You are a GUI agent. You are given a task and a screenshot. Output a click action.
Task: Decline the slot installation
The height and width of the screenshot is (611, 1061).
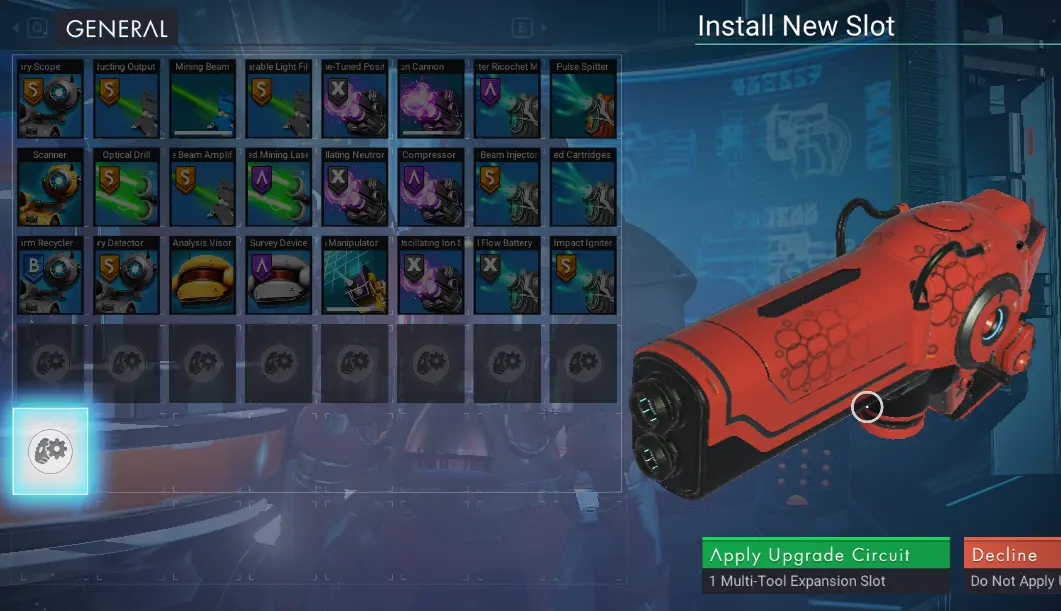1010,555
